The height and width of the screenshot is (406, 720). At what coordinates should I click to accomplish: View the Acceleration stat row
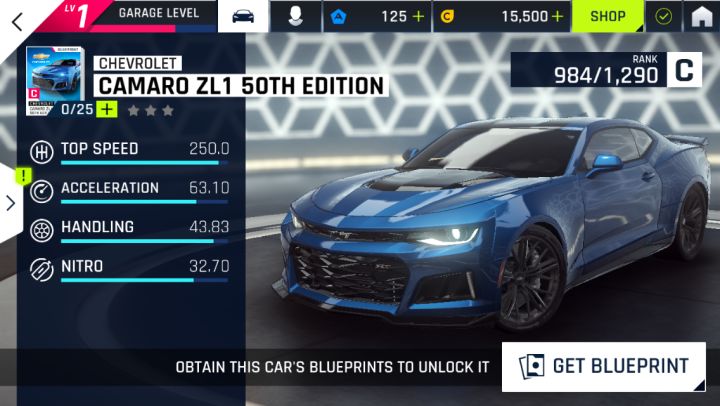(x=144, y=190)
